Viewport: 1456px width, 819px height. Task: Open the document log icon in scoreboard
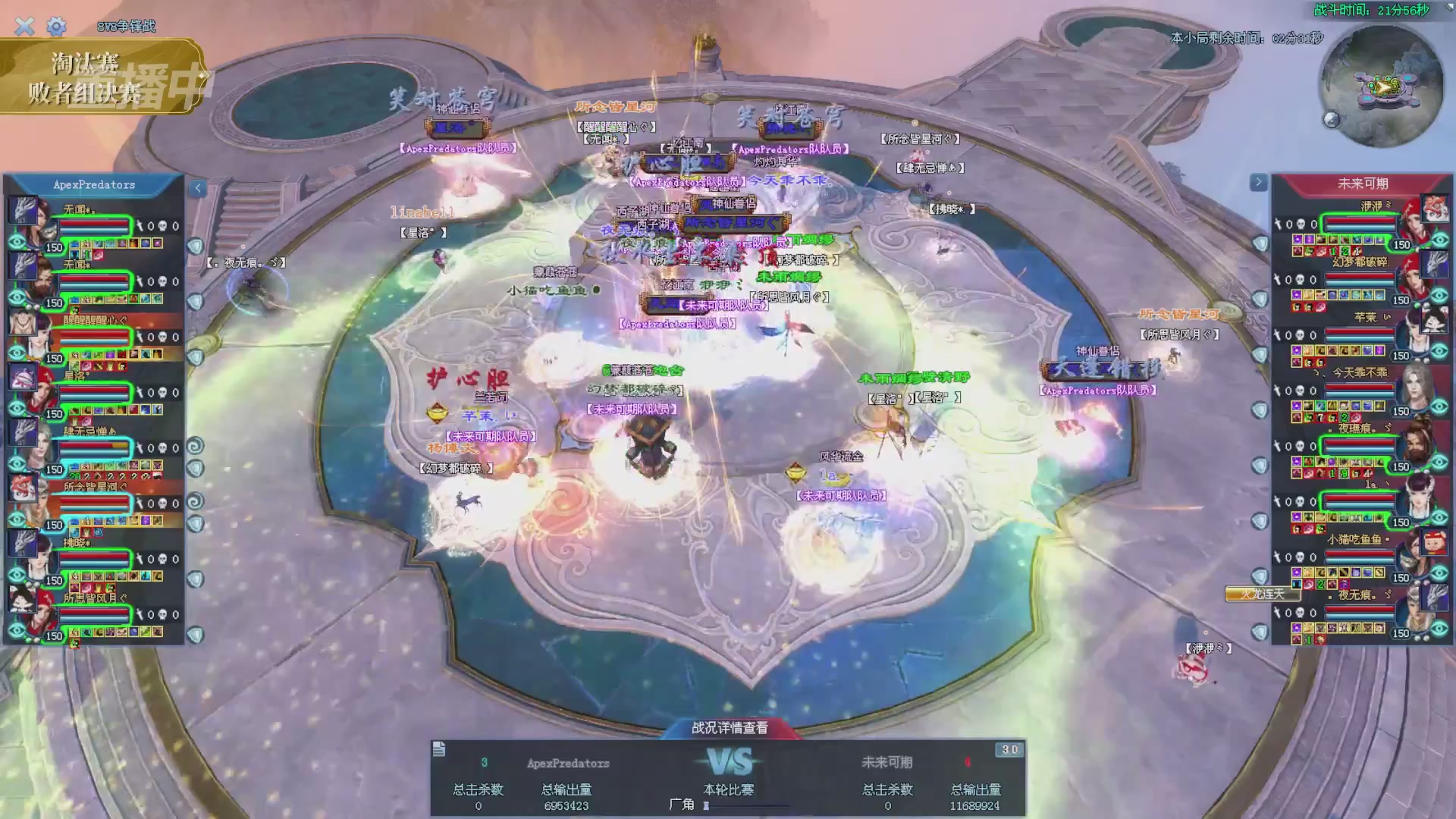click(x=439, y=749)
